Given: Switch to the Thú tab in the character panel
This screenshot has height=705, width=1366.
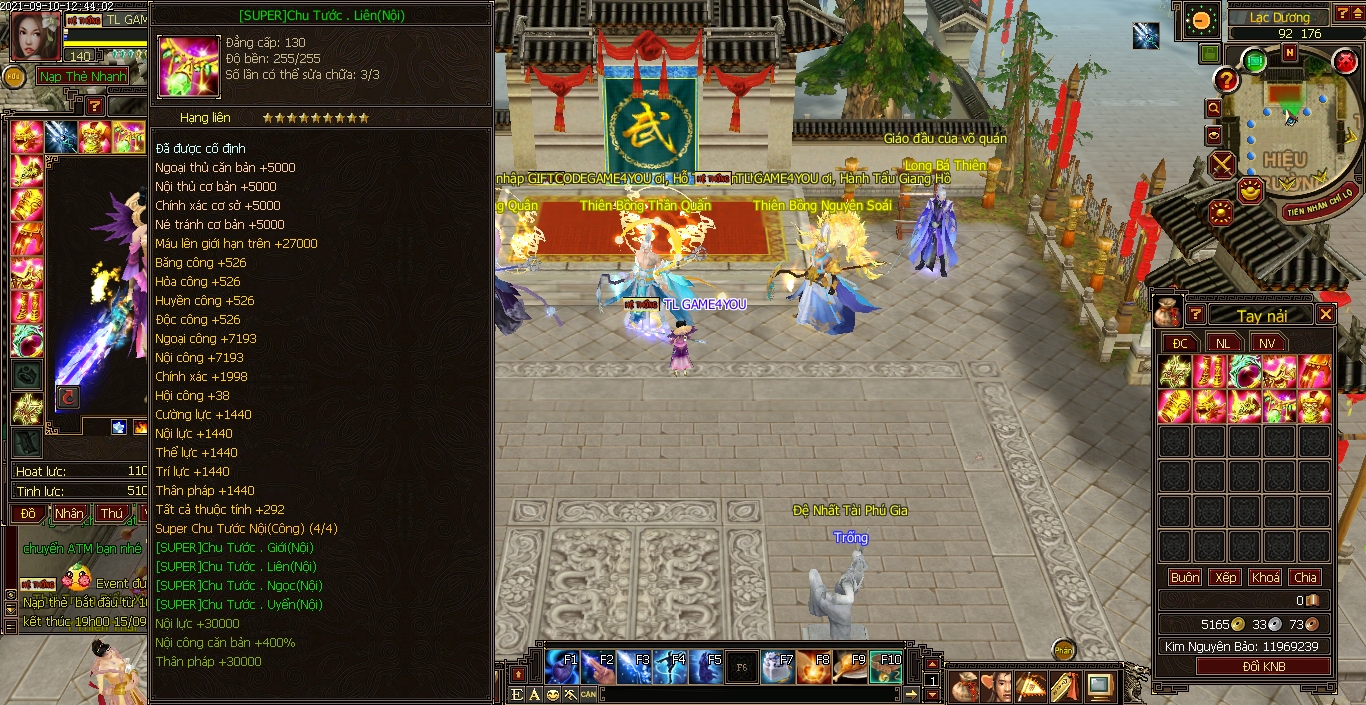Looking at the screenshot, I should pyautogui.click(x=111, y=513).
